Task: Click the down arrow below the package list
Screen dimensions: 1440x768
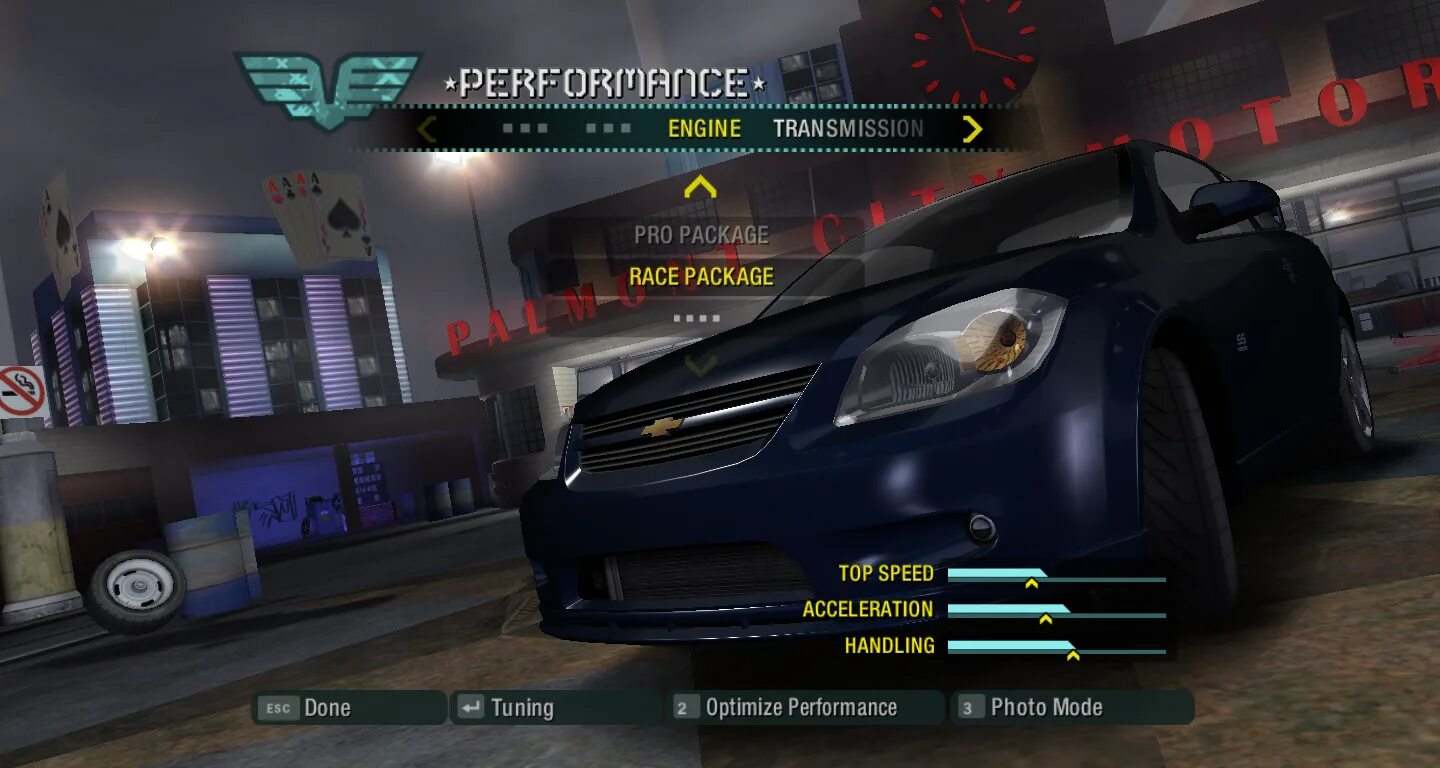Action: (701, 365)
